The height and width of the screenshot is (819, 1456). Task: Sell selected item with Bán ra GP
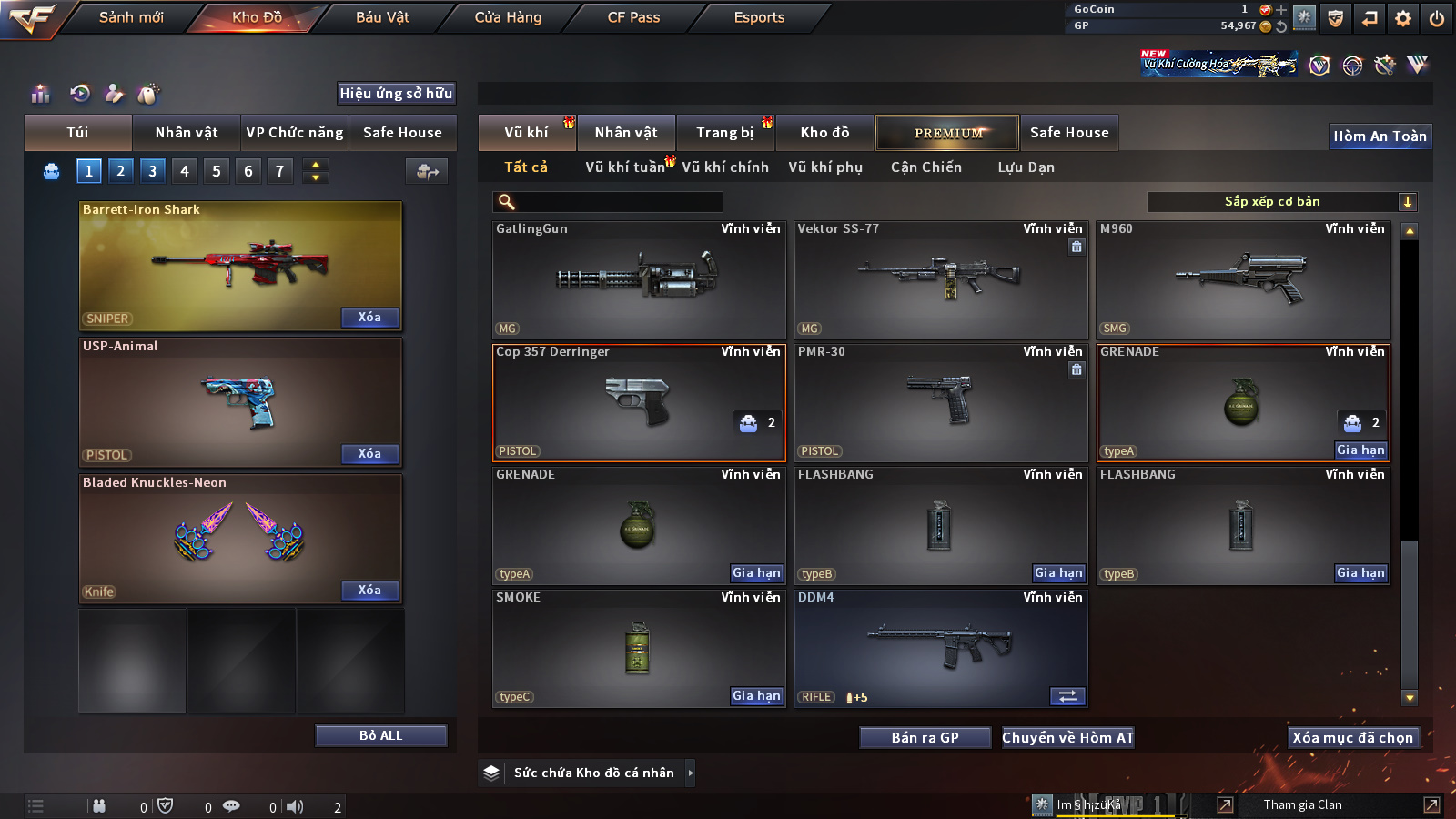[x=925, y=738]
